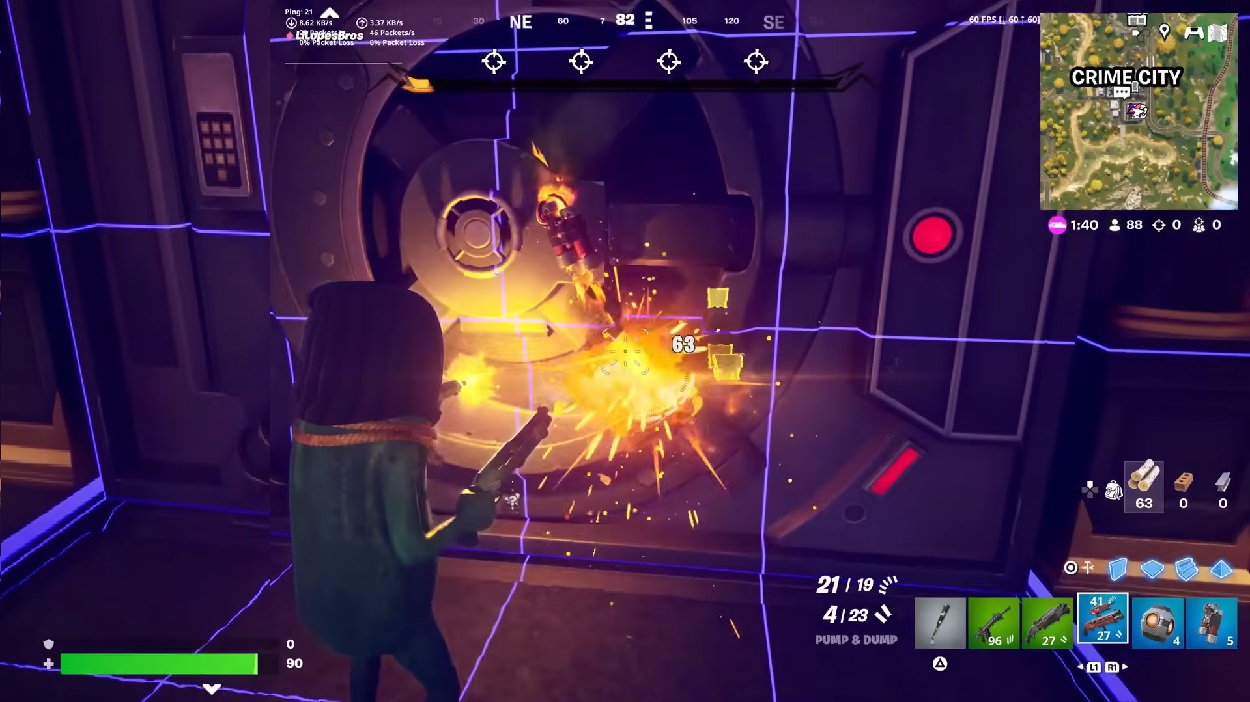The width and height of the screenshot is (1250, 702).
Task: Switch to the green pump shotgun slot
Action: (1047, 623)
